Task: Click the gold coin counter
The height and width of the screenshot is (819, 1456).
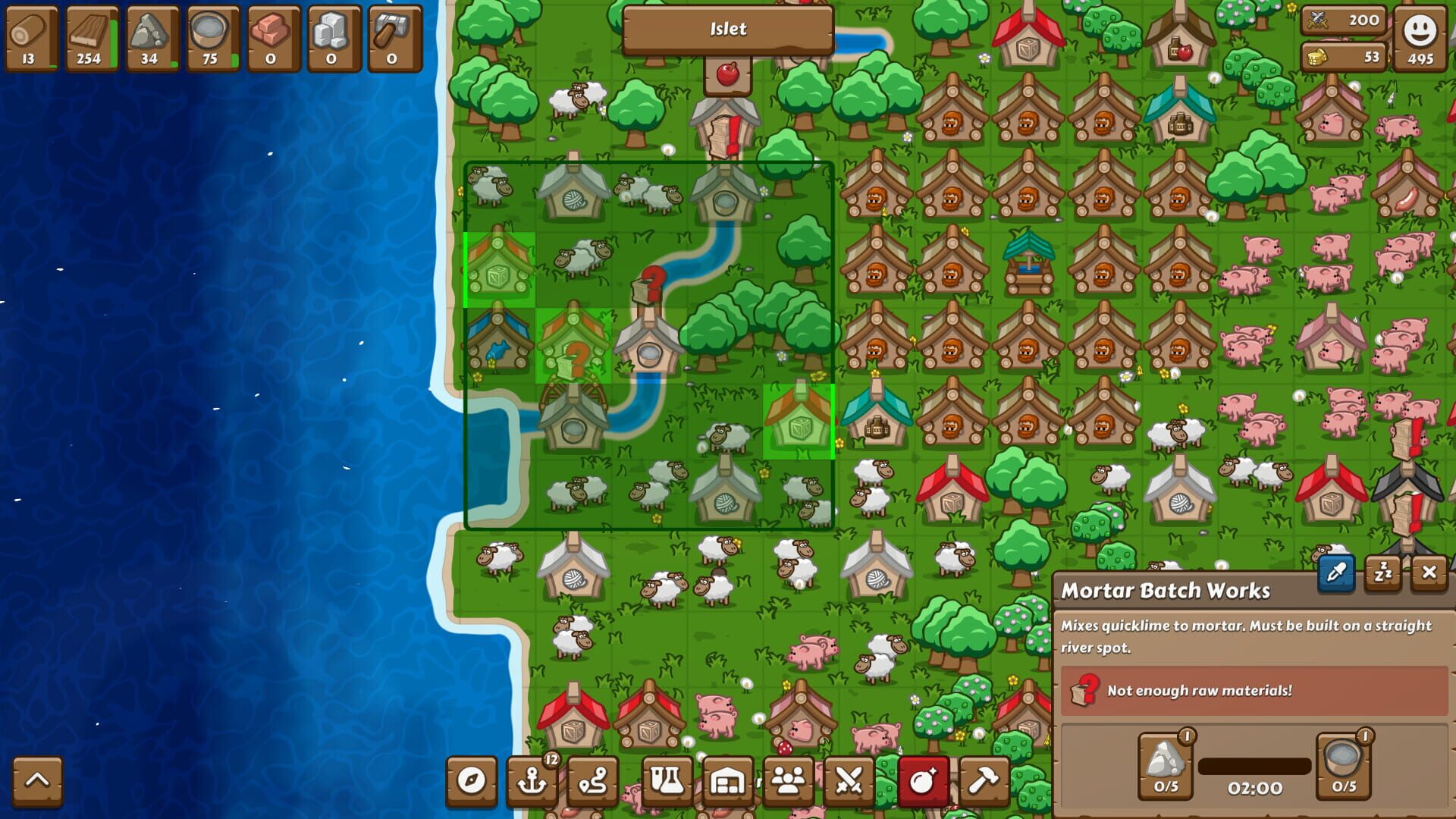Action: pyautogui.click(x=1342, y=55)
